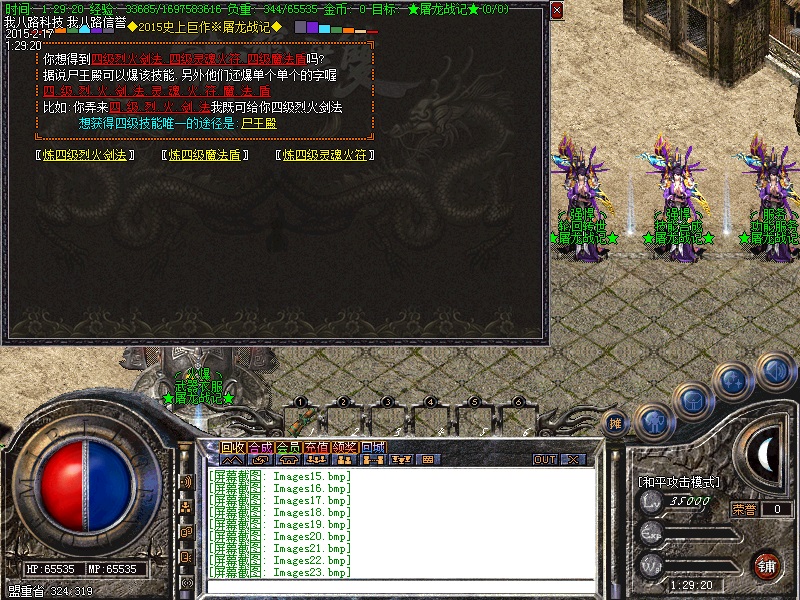This screenshot has width=800, height=600.
Task: Choose the 炼四级灵魂火符 dialogue option
Action: click(x=326, y=155)
